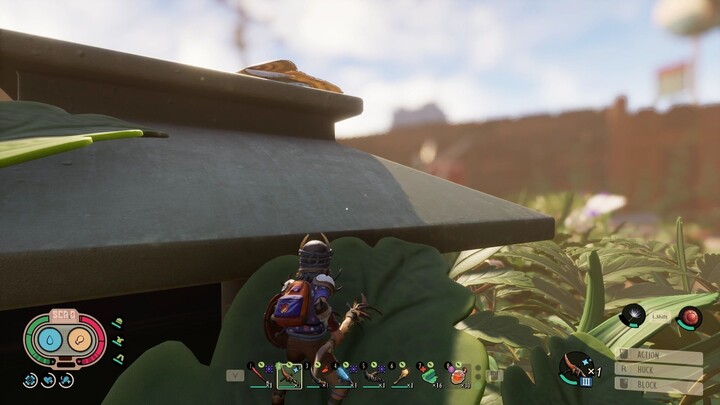Click the red round item icon
The height and width of the screenshot is (405, 720).
point(689,318)
